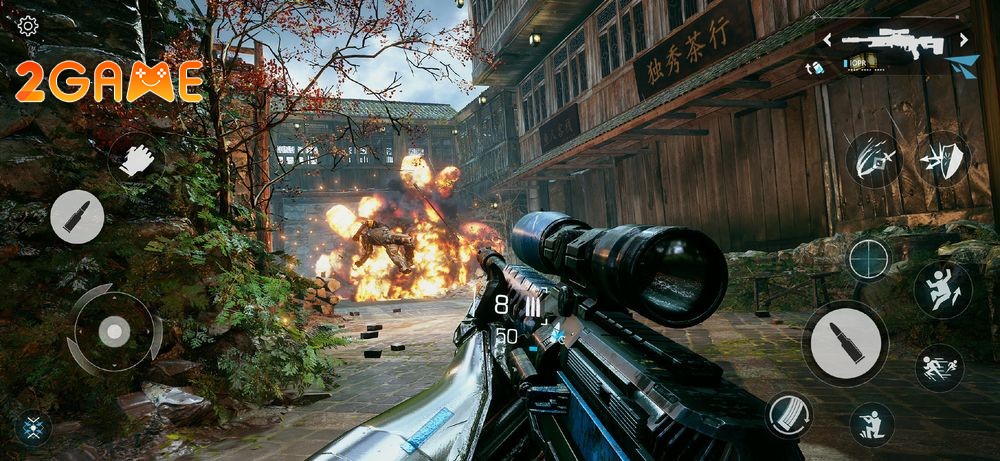Reload with the magazine button
Image resolution: width=1000 pixels, height=461 pixels.
pos(789,414)
